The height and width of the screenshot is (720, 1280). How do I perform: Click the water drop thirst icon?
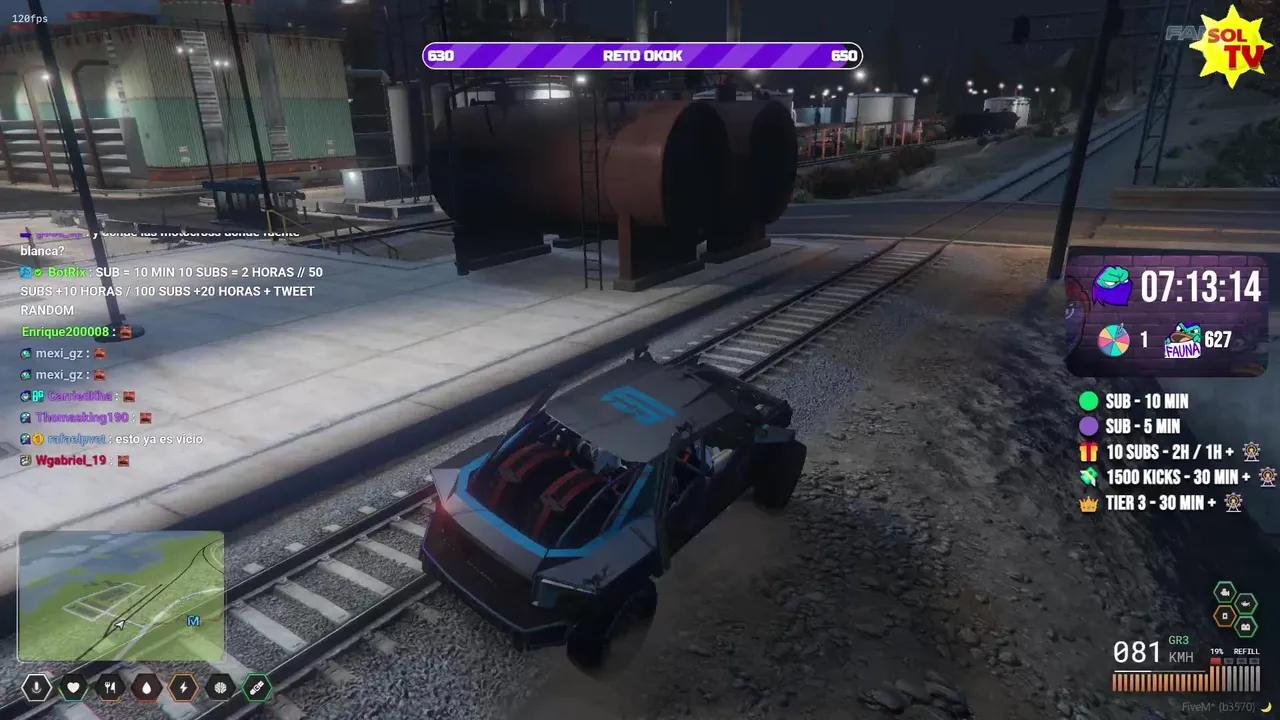(146, 688)
